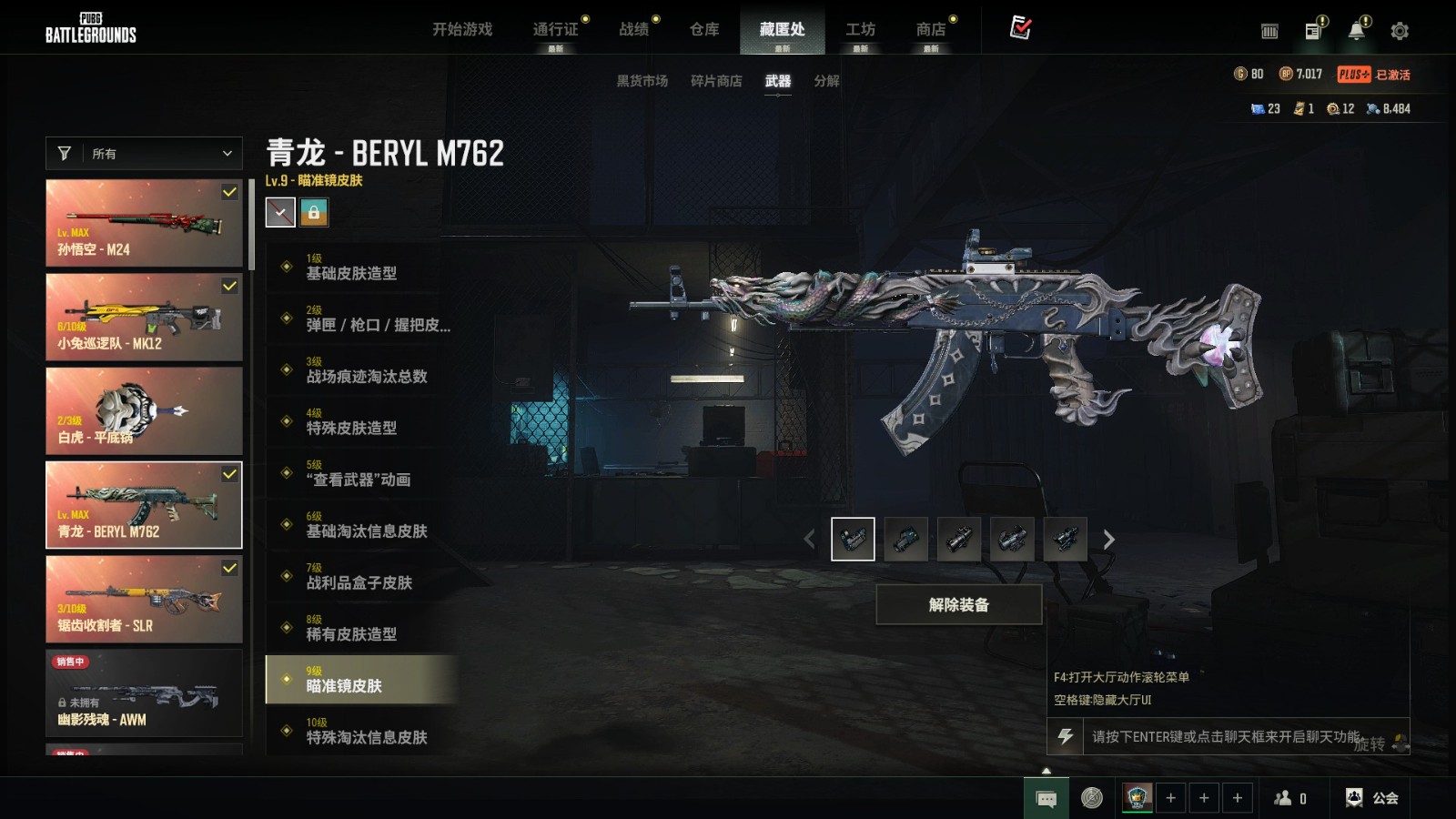Open the settings gear icon
Screen dimensions: 1456x819
[x=1400, y=31]
